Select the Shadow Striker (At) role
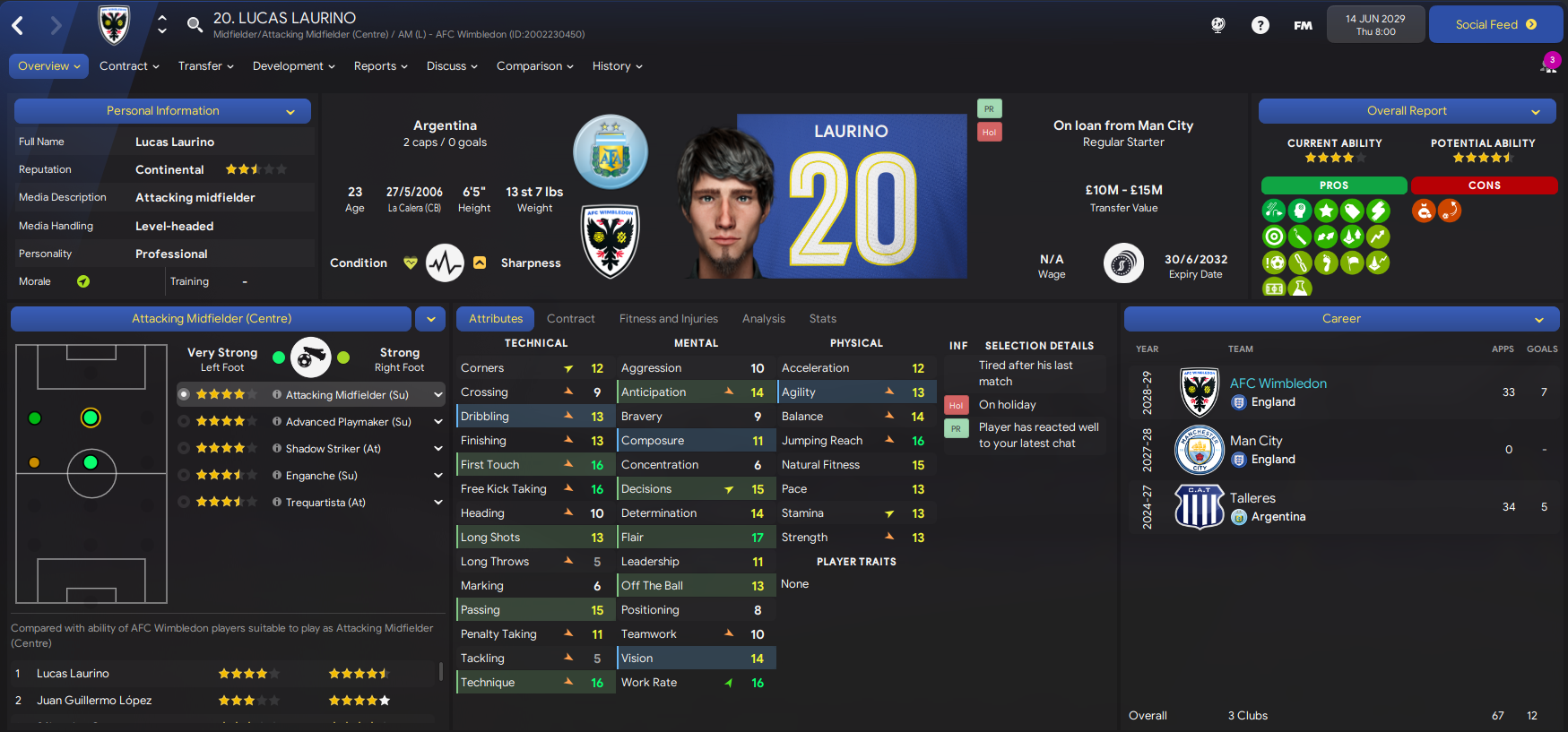This screenshot has height=732, width=1568. pos(333,449)
